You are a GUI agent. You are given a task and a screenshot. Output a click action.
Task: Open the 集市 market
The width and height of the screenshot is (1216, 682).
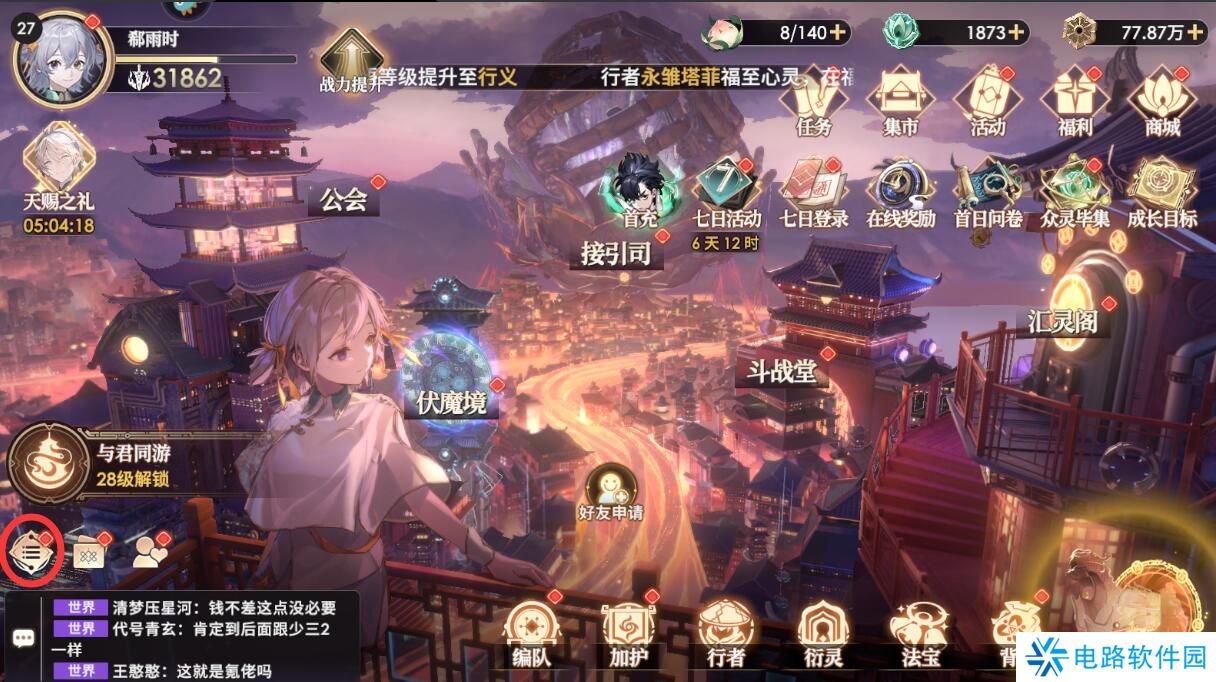(900, 101)
